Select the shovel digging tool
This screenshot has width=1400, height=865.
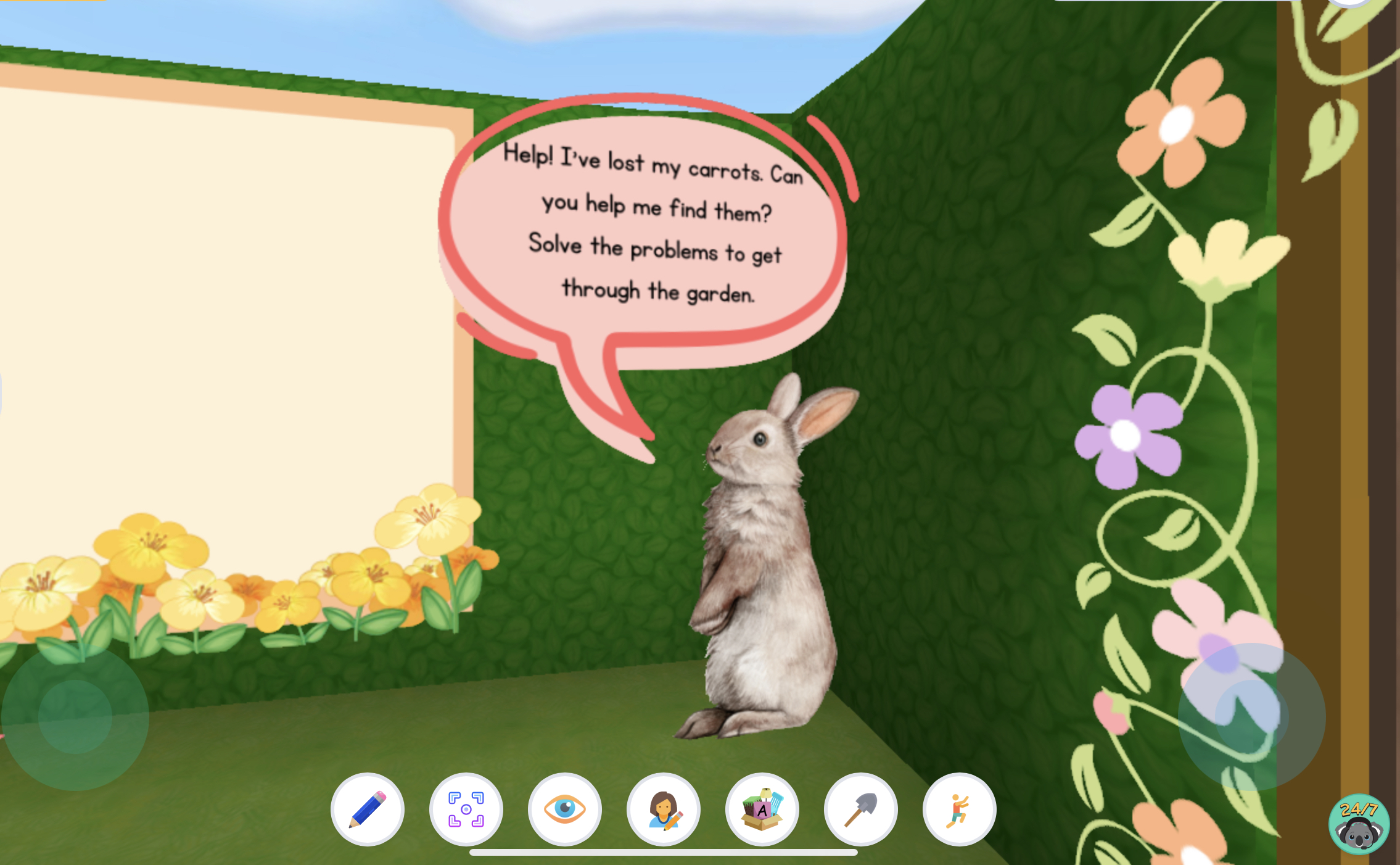[x=861, y=809]
